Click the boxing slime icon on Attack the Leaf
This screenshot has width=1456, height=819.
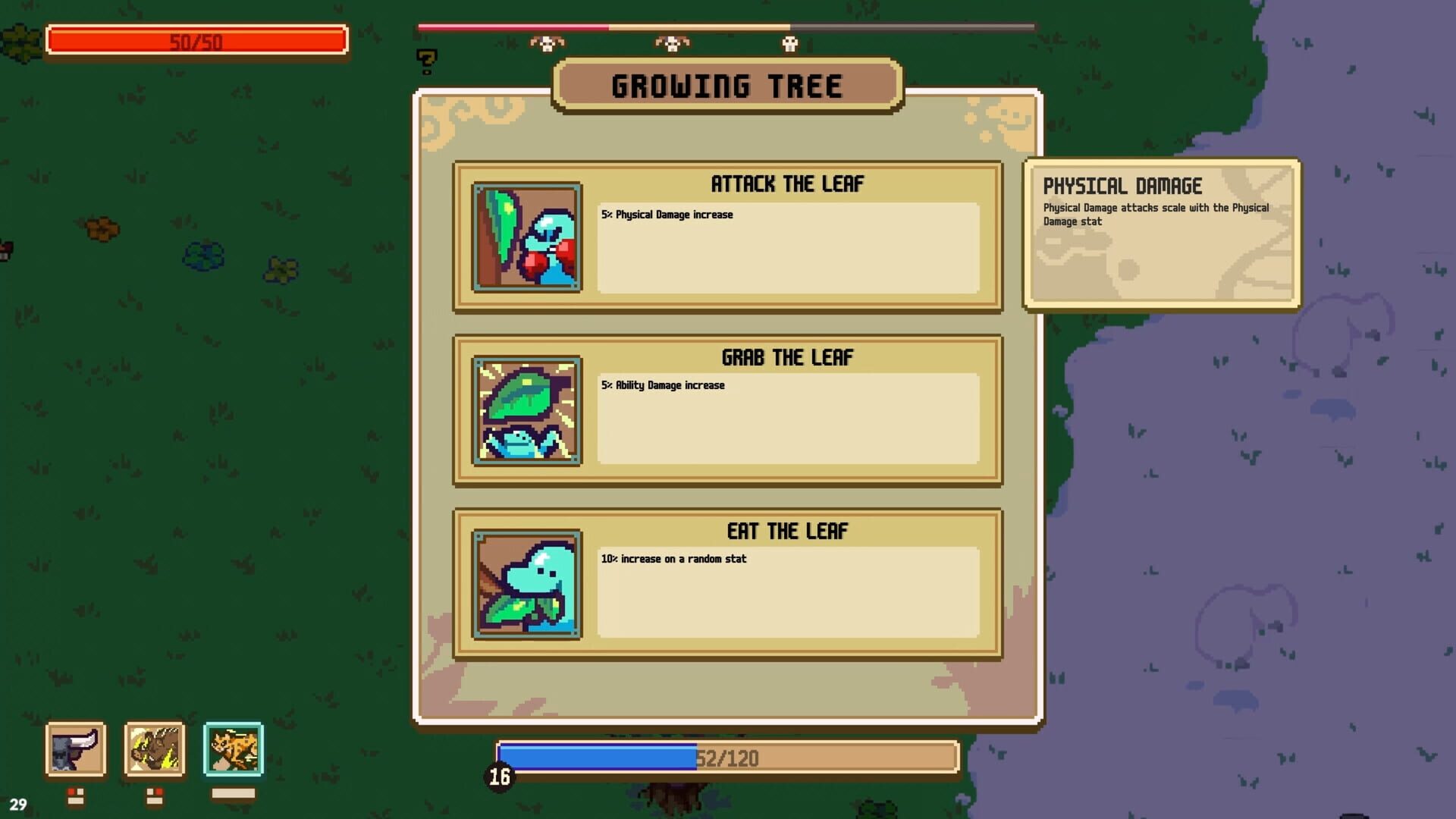tap(526, 237)
